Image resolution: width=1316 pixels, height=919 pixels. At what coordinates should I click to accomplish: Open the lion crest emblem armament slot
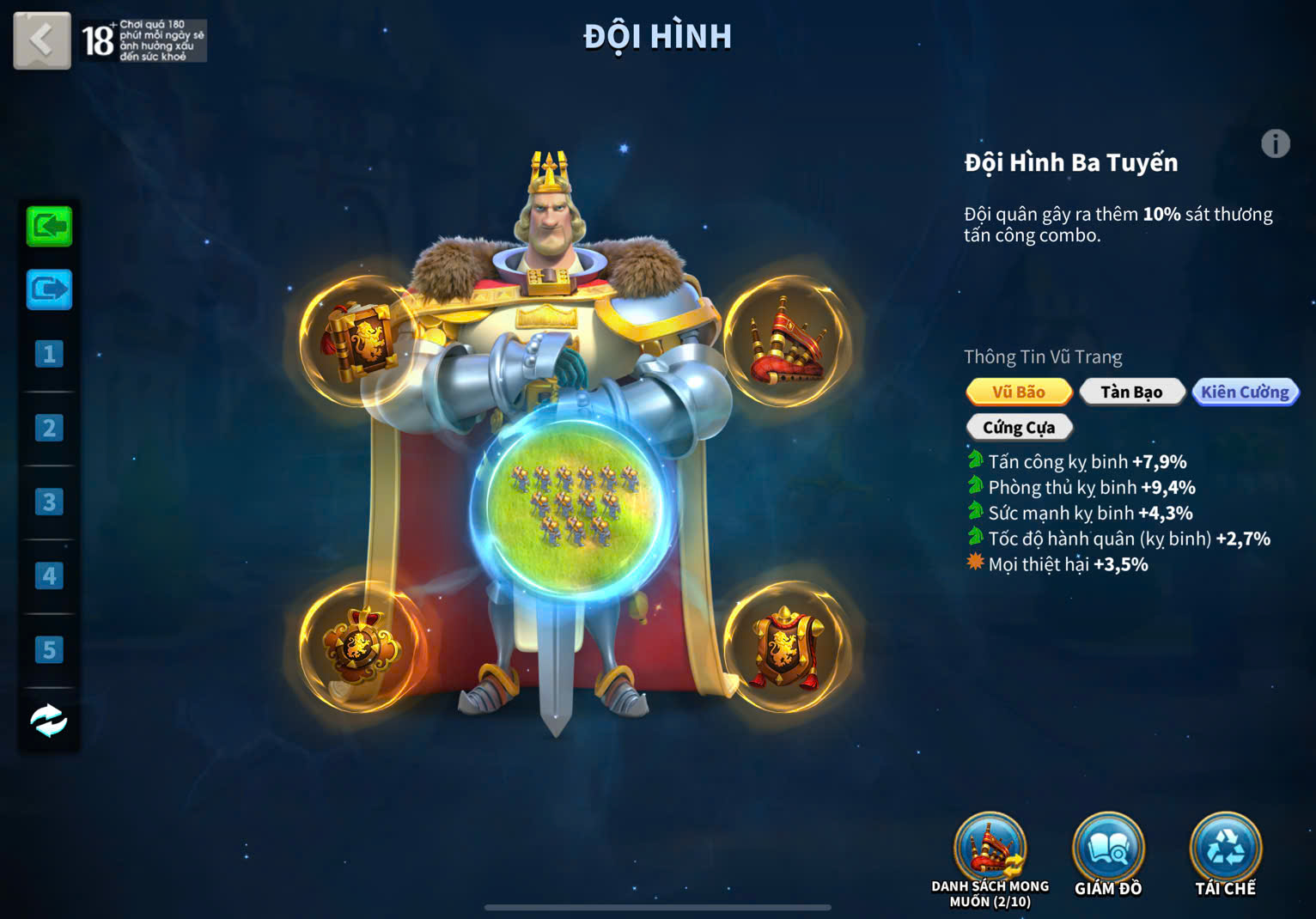361,646
